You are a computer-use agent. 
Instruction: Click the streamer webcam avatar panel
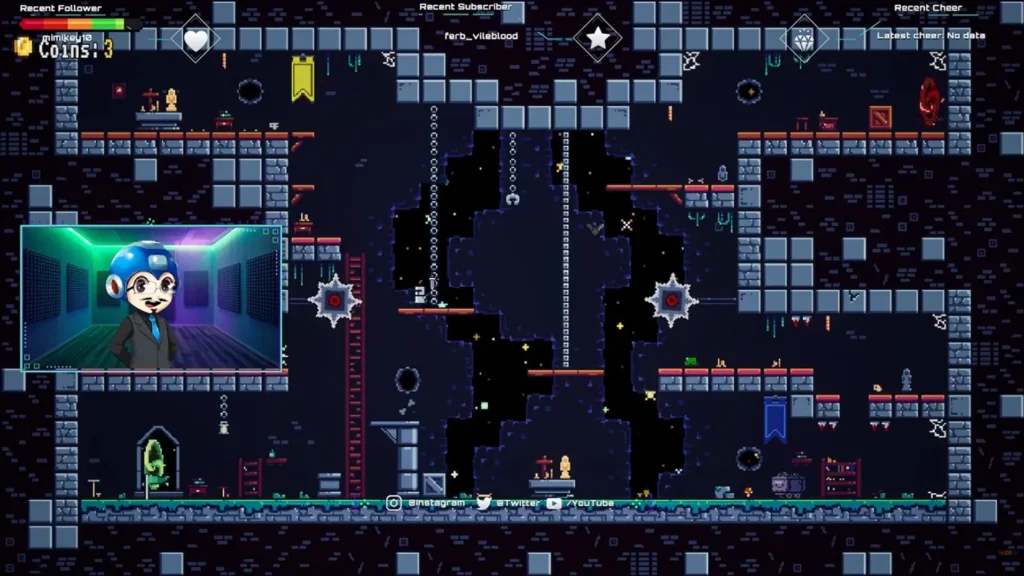pos(151,297)
